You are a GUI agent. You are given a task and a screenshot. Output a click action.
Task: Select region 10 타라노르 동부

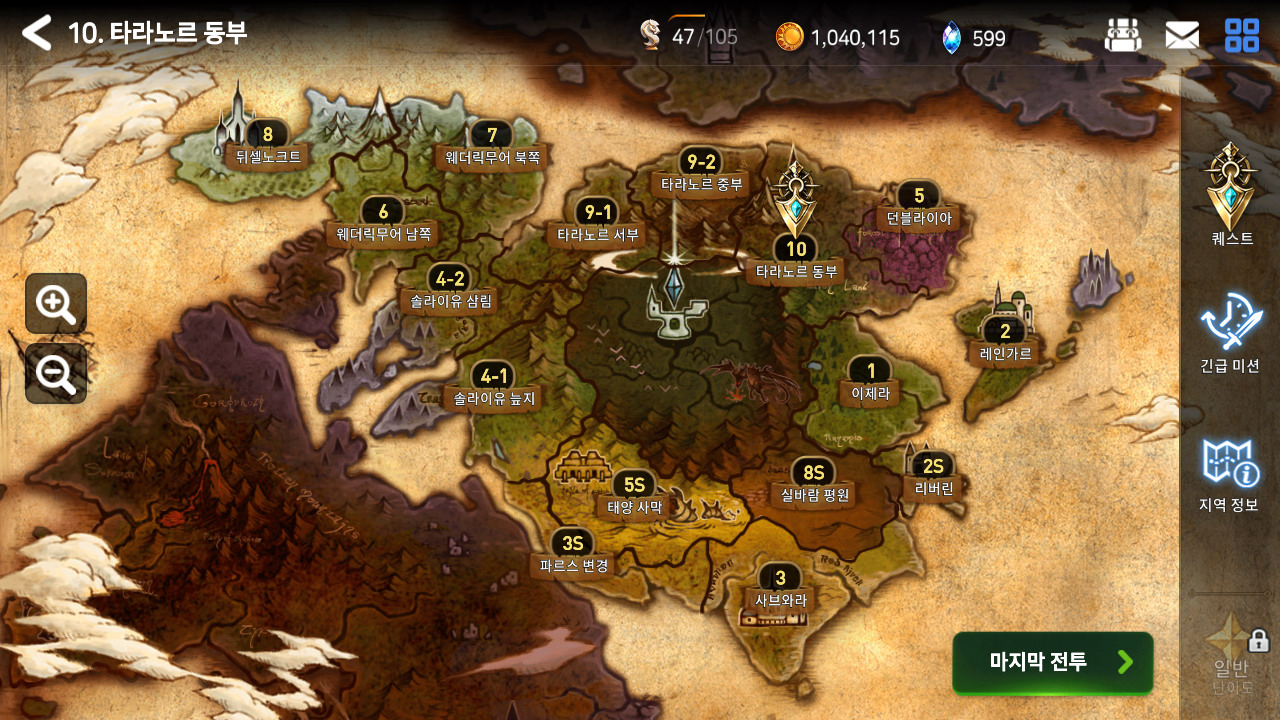tap(796, 260)
